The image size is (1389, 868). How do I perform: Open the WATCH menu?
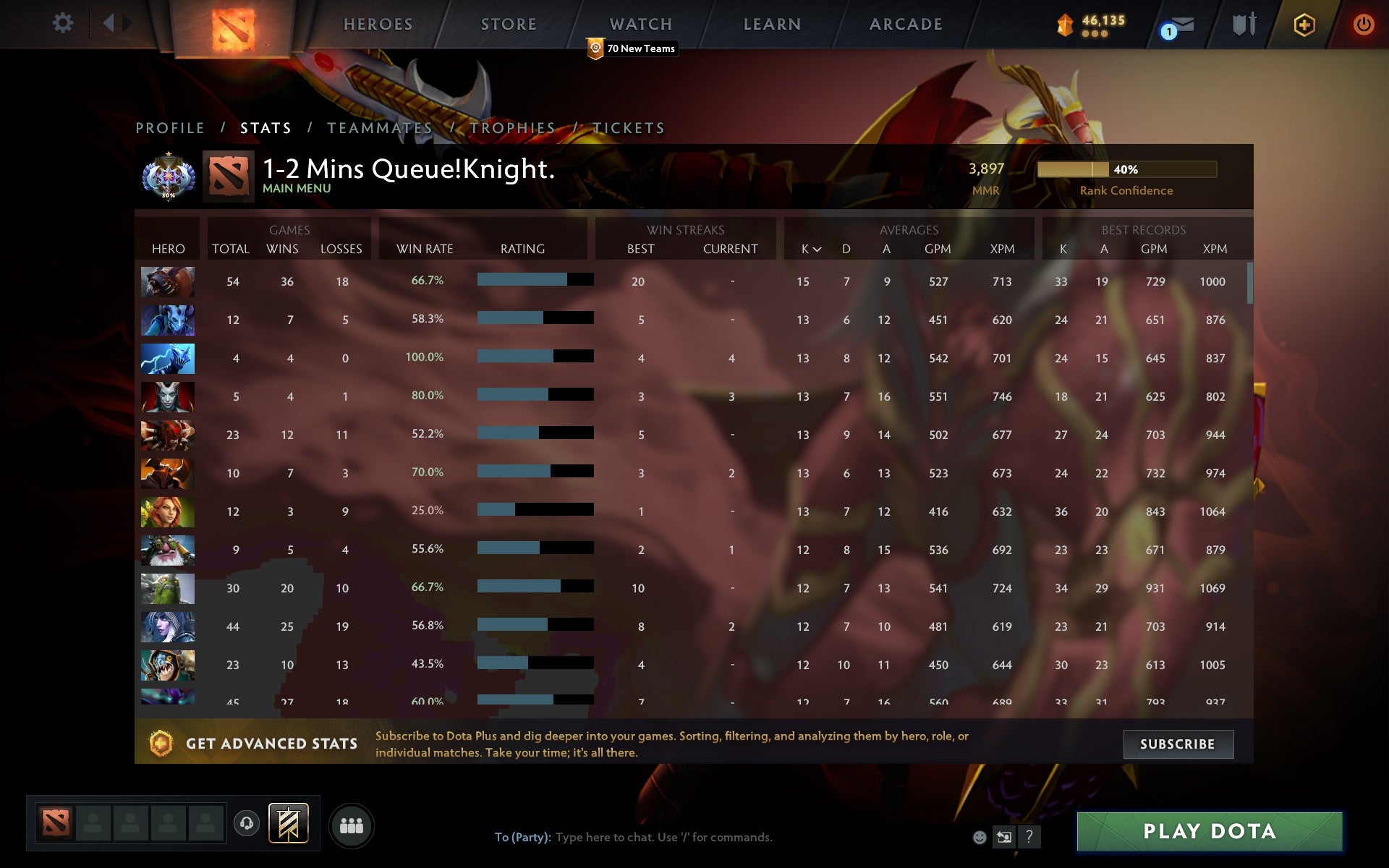[x=640, y=24]
